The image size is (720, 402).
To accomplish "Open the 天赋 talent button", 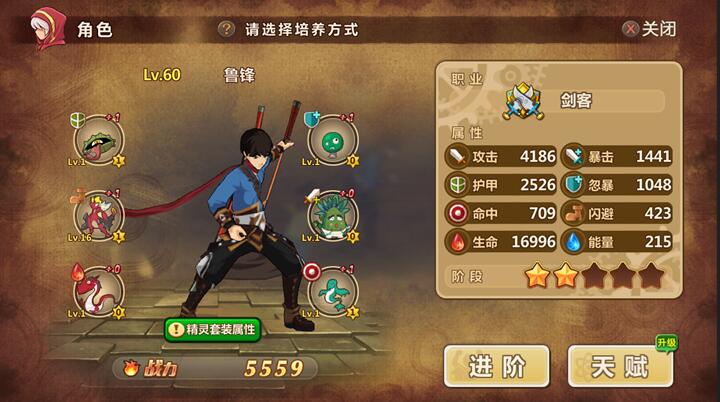I will [x=620, y=367].
